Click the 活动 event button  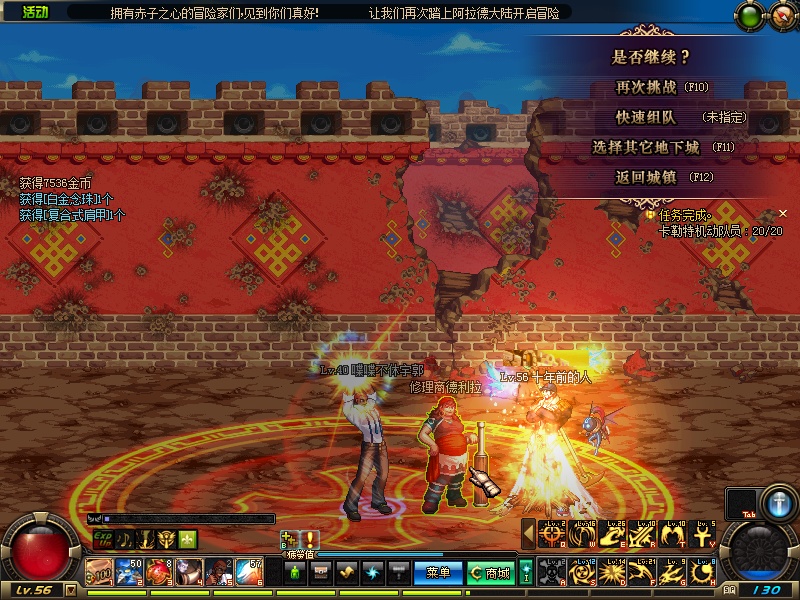tap(35, 12)
